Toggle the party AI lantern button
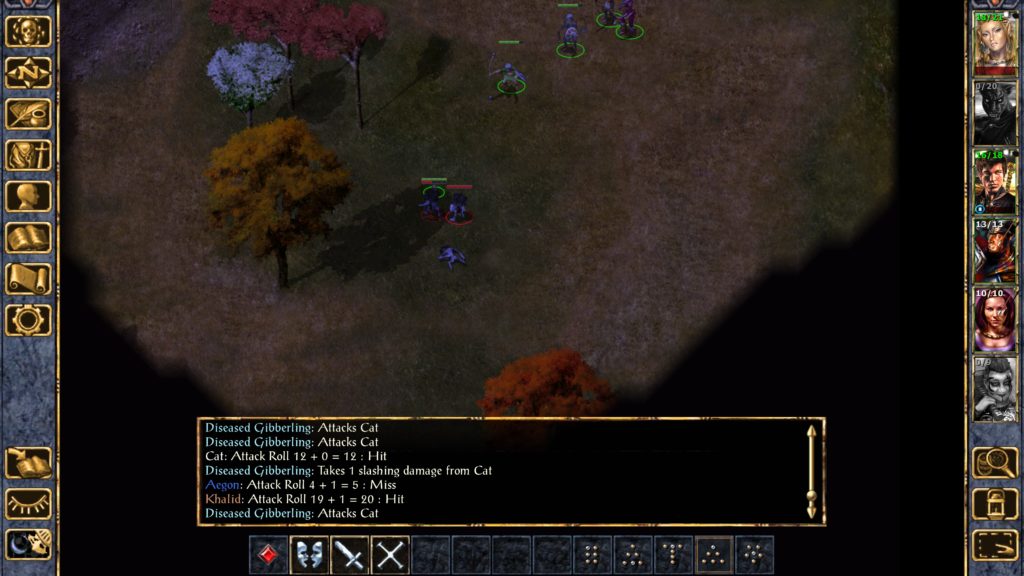 pyautogui.click(x=995, y=503)
